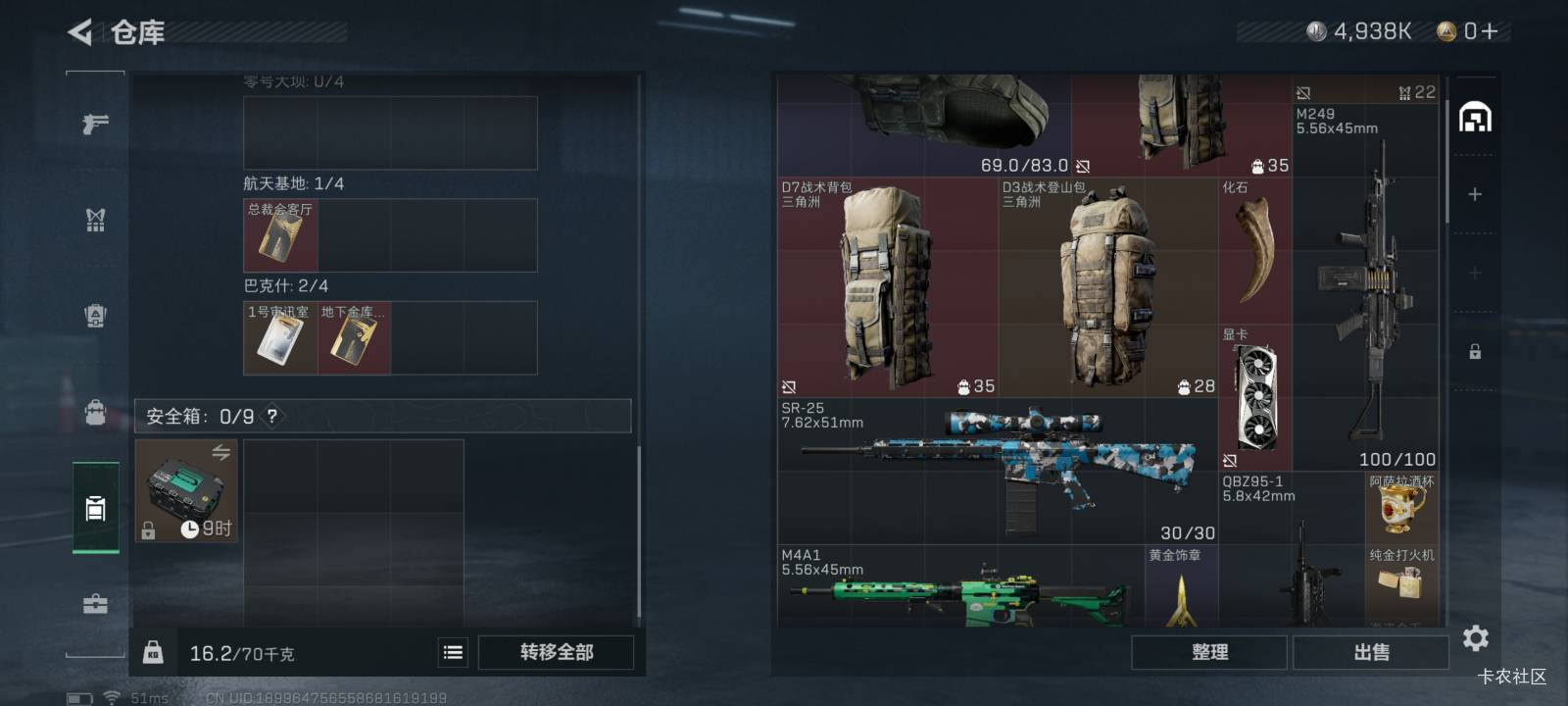The height and width of the screenshot is (706, 1568).
Task: Choose the green M4A1 rifle
Action: click(960, 588)
